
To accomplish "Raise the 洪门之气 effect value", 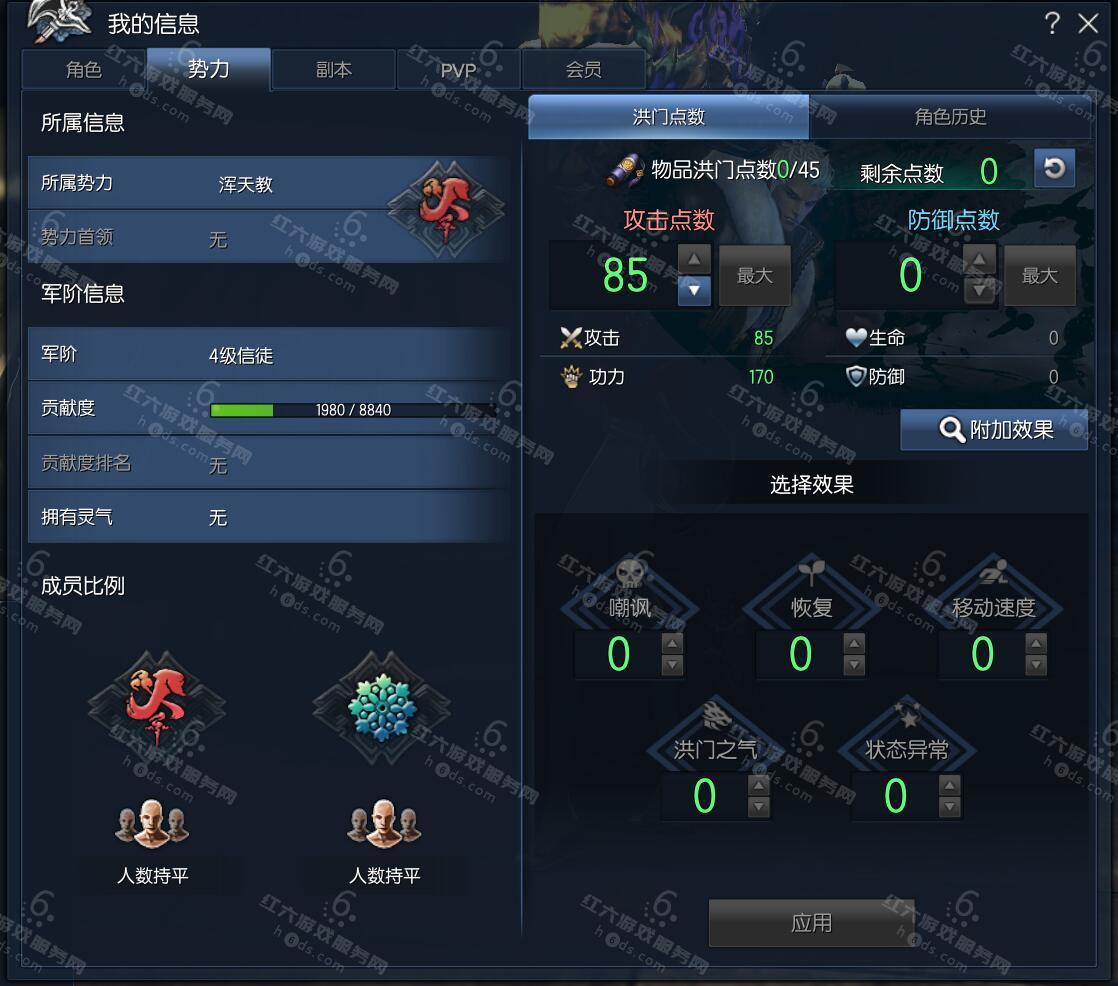I will point(759,785).
